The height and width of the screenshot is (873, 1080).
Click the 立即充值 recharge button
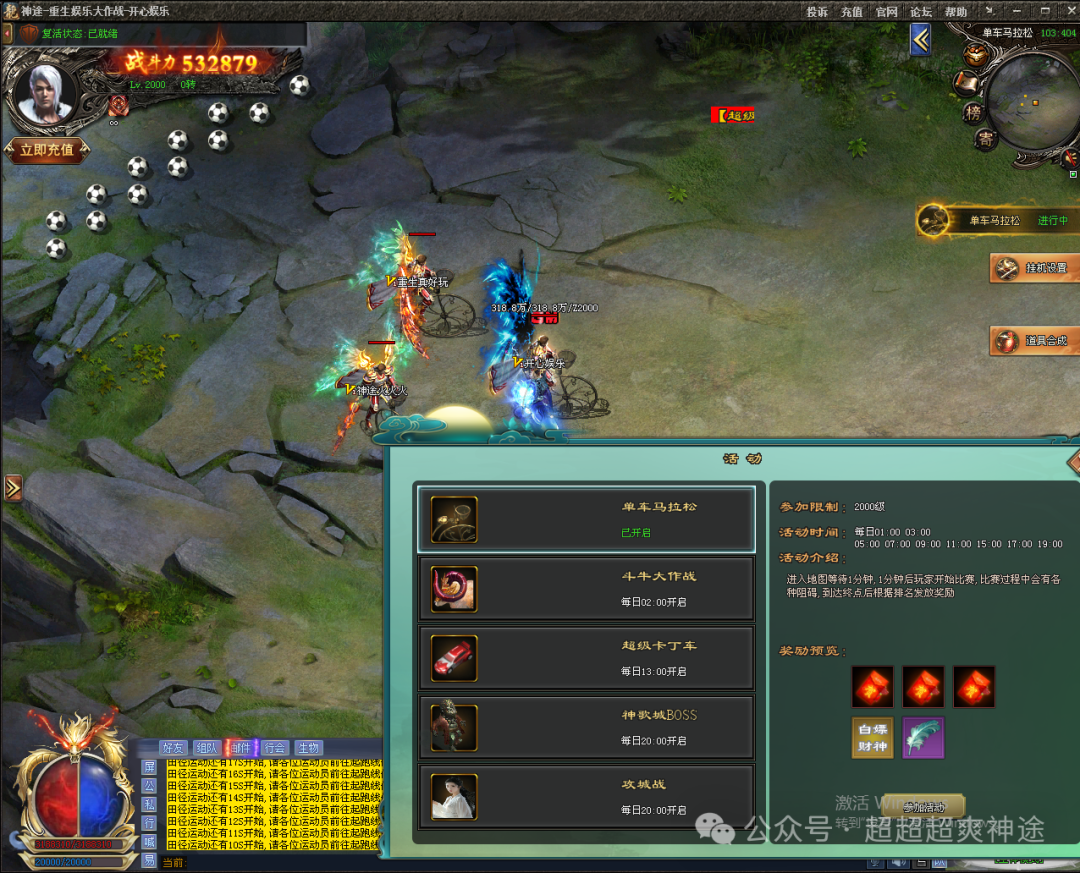coord(46,150)
